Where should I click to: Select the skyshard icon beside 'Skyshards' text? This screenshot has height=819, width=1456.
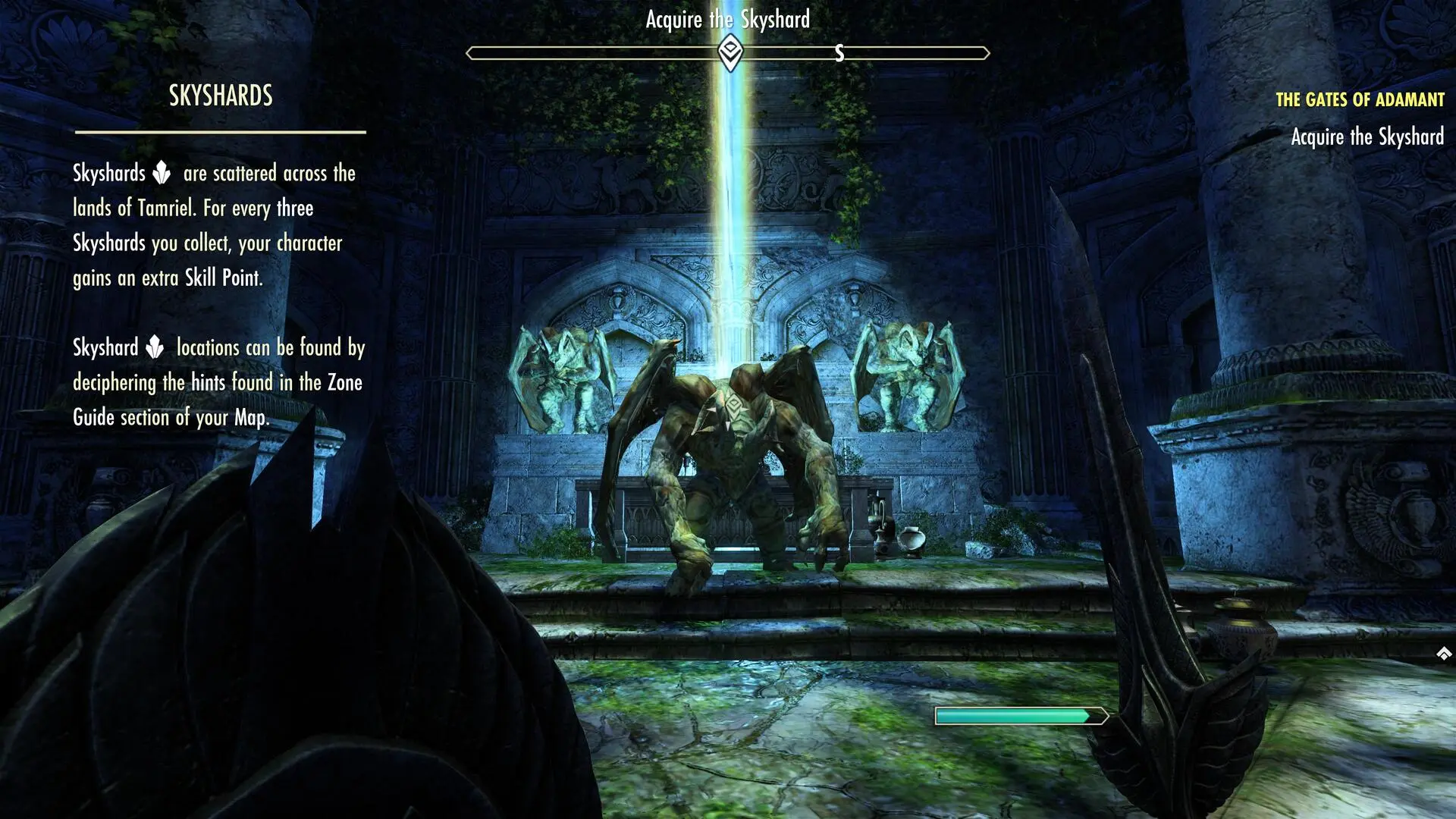(x=162, y=173)
